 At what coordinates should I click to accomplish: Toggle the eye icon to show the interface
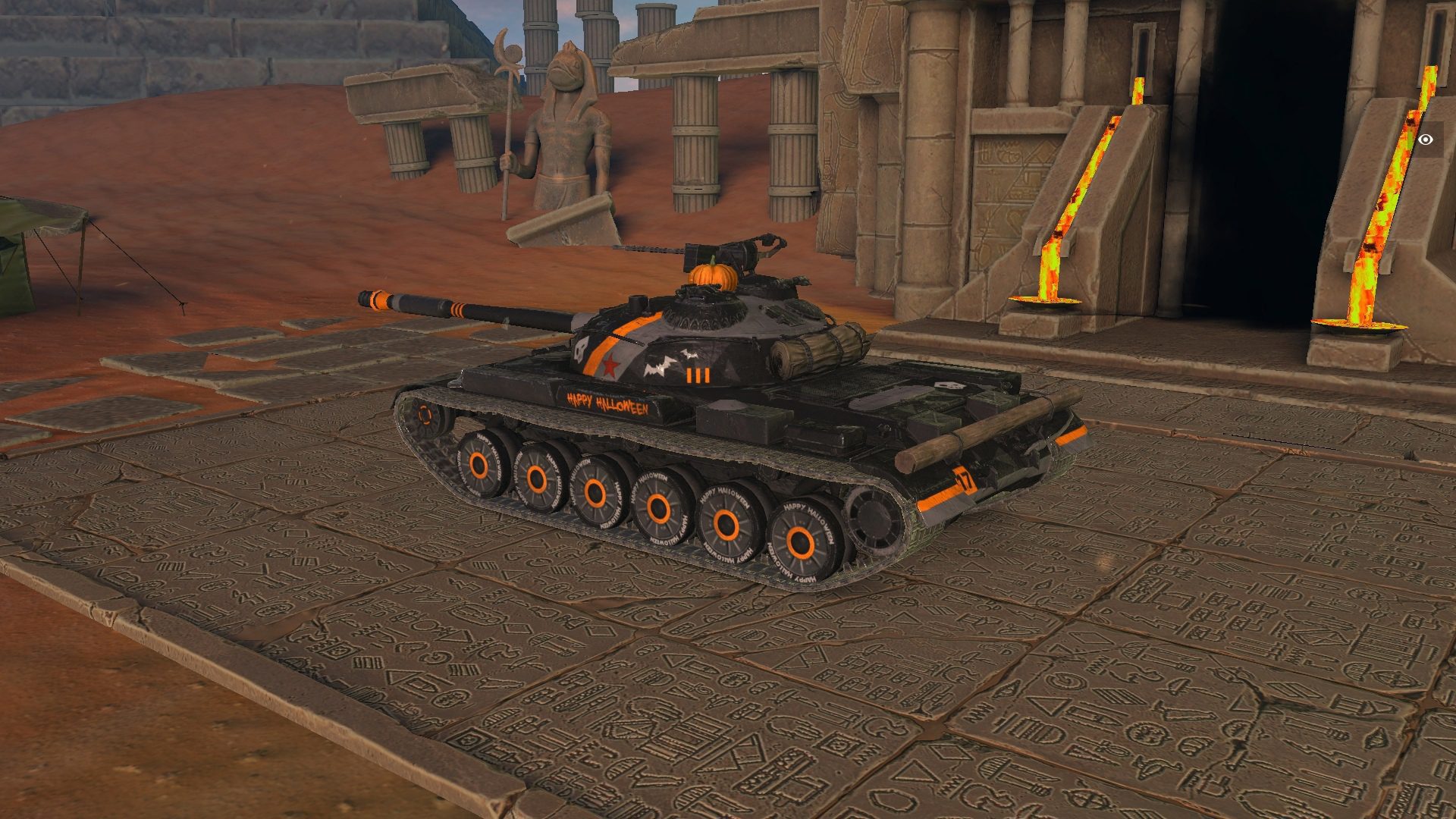(1426, 140)
